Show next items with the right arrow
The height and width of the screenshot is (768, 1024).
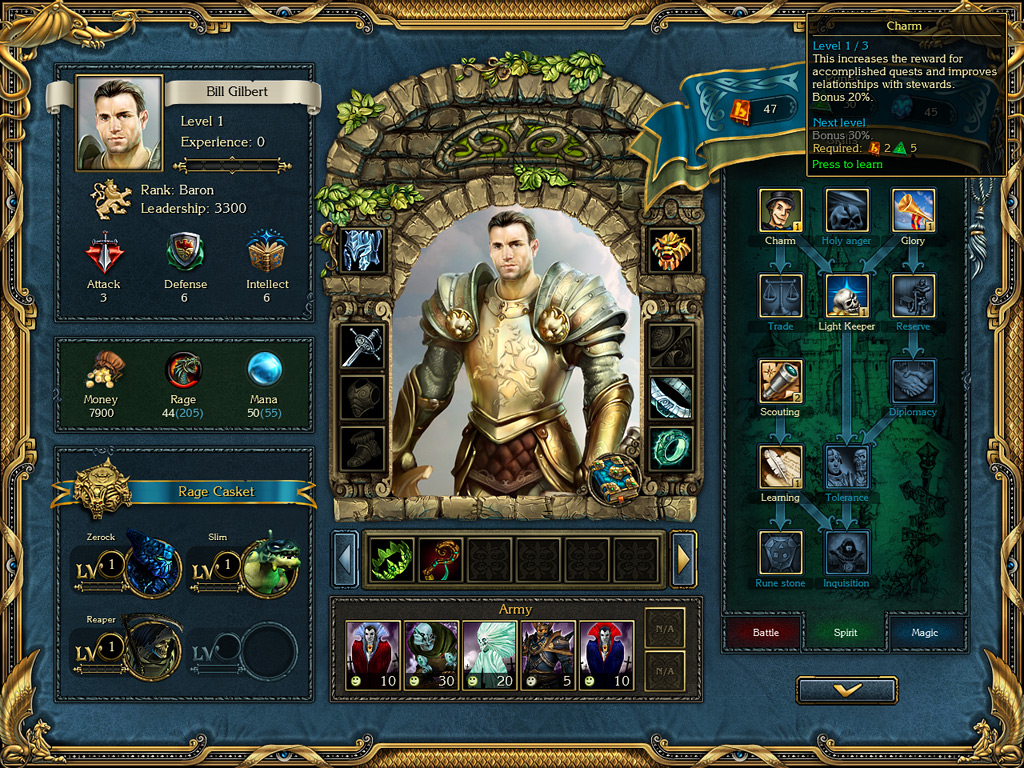pos(684,560)
